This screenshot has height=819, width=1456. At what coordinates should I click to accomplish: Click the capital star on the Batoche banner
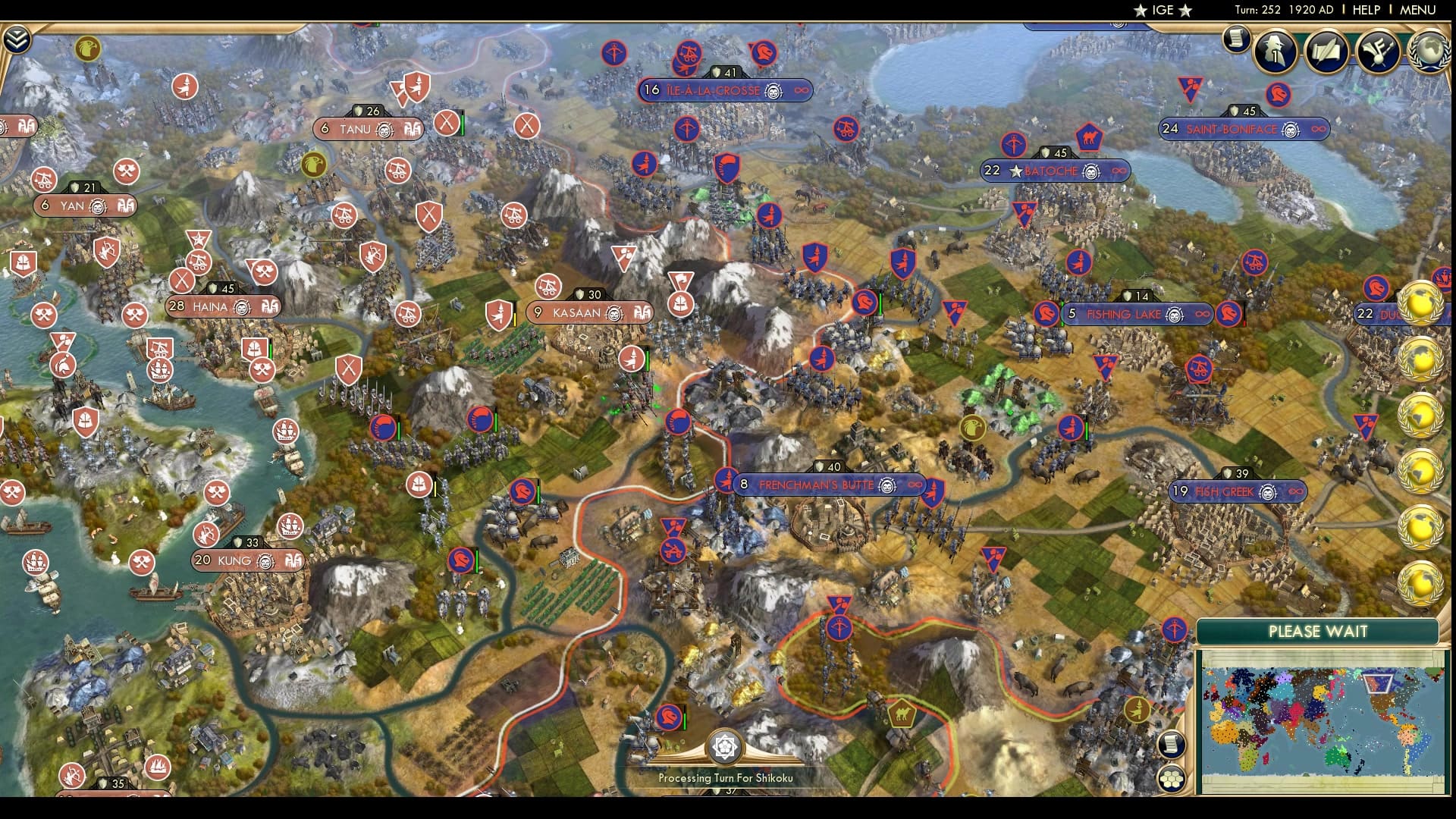tap(1015, 172)
